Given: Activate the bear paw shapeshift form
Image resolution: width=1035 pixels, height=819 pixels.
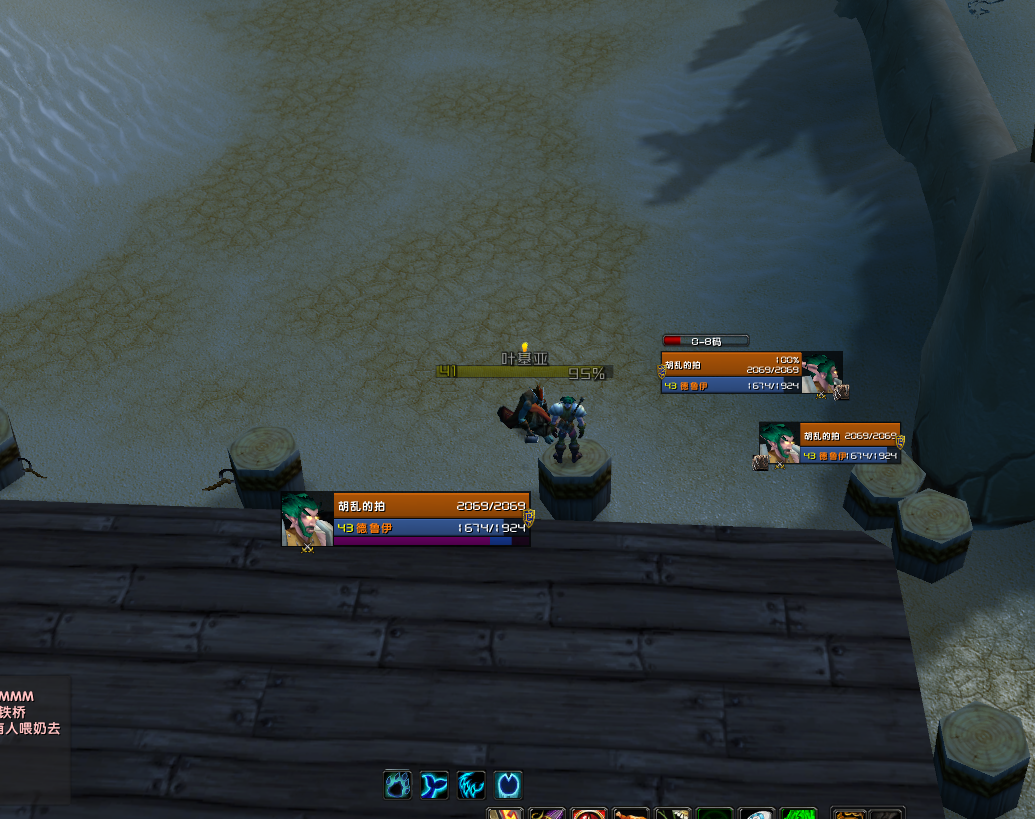Looking at the screenshot, I should [398, 785].
